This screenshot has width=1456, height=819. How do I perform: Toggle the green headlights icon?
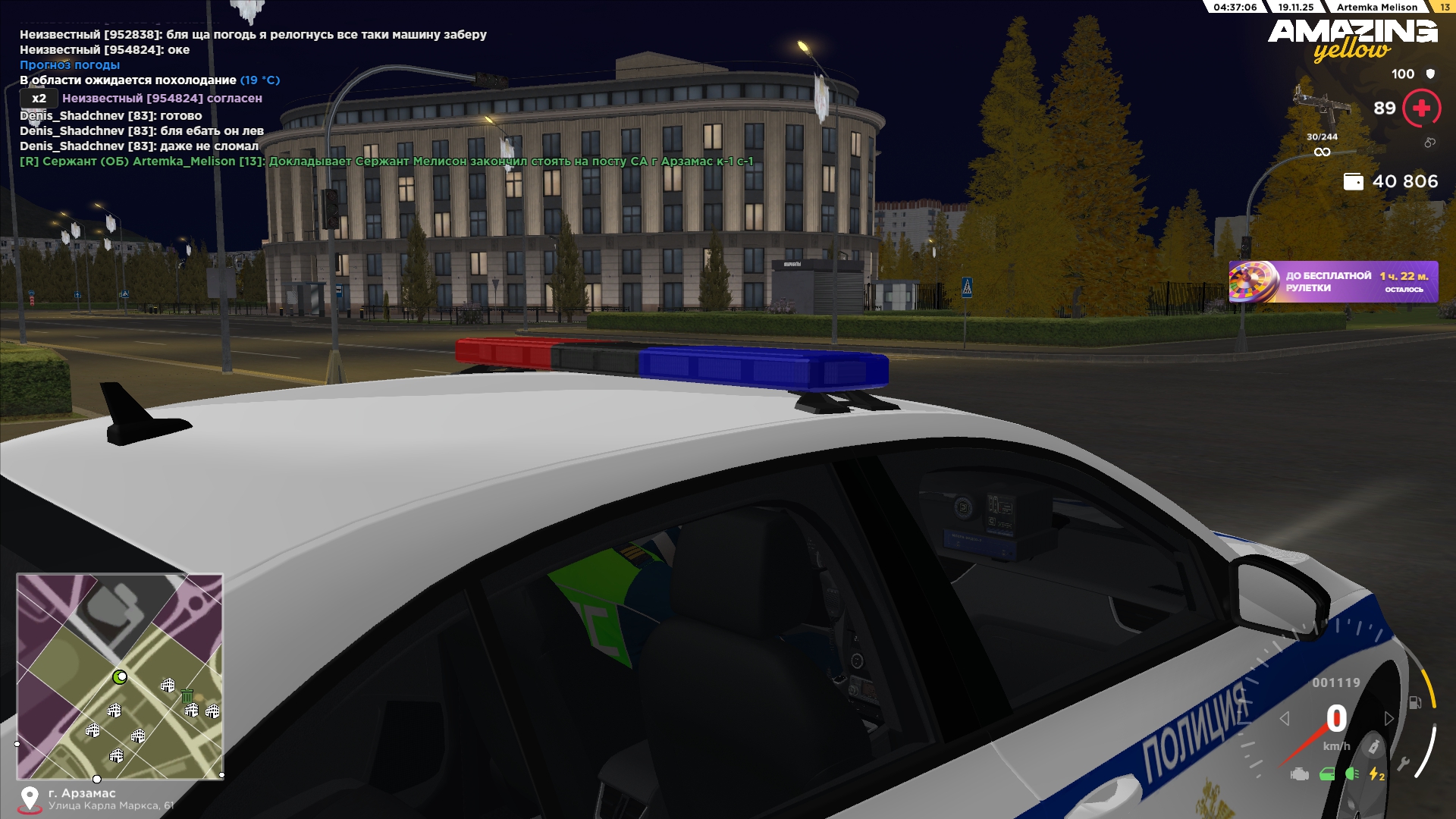point(1352,774)
